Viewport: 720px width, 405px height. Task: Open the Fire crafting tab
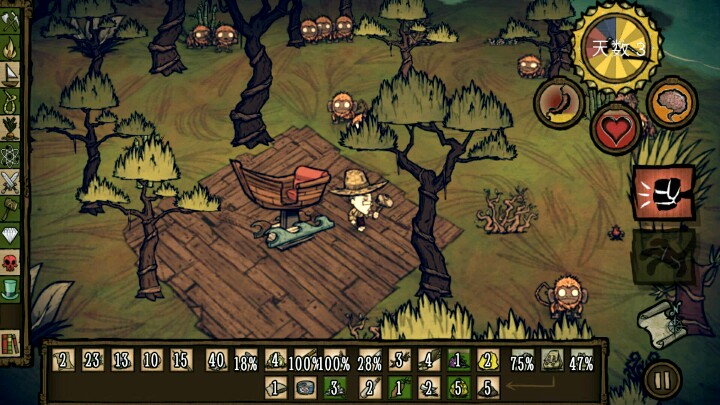13,46
